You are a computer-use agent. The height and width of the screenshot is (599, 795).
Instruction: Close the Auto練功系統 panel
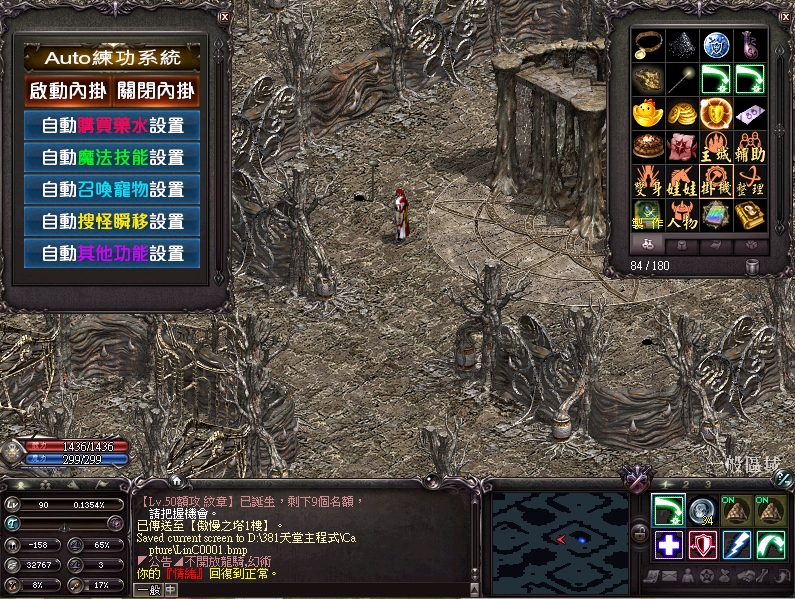coord(224,17)
